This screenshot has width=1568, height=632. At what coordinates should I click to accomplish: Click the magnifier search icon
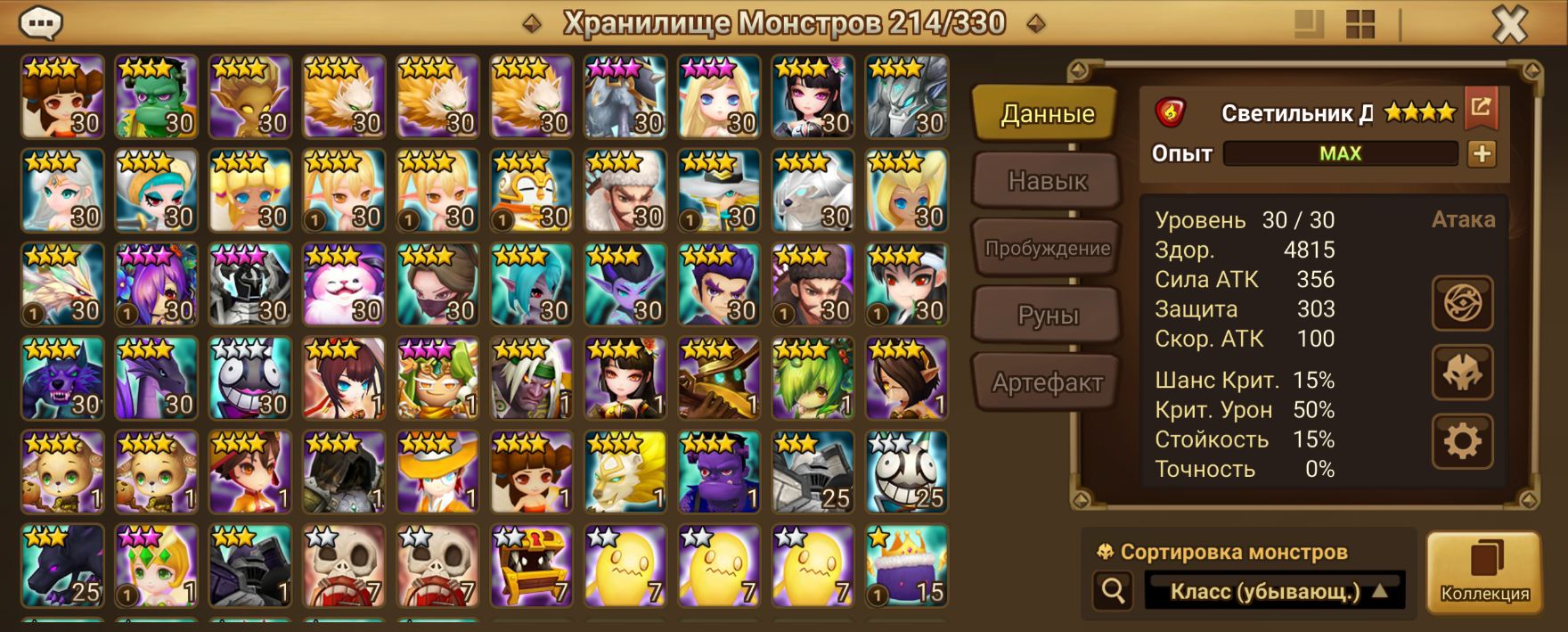[1113, 590]
